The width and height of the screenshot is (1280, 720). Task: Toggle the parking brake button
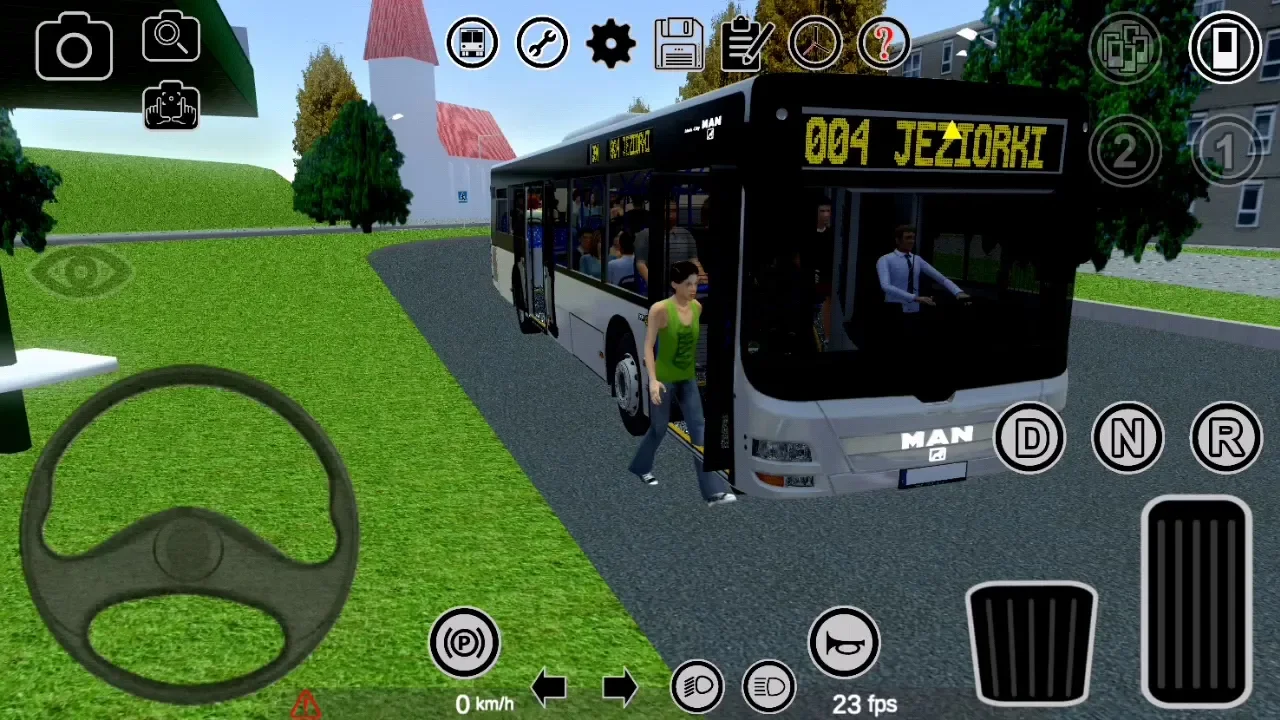[464, 642]
